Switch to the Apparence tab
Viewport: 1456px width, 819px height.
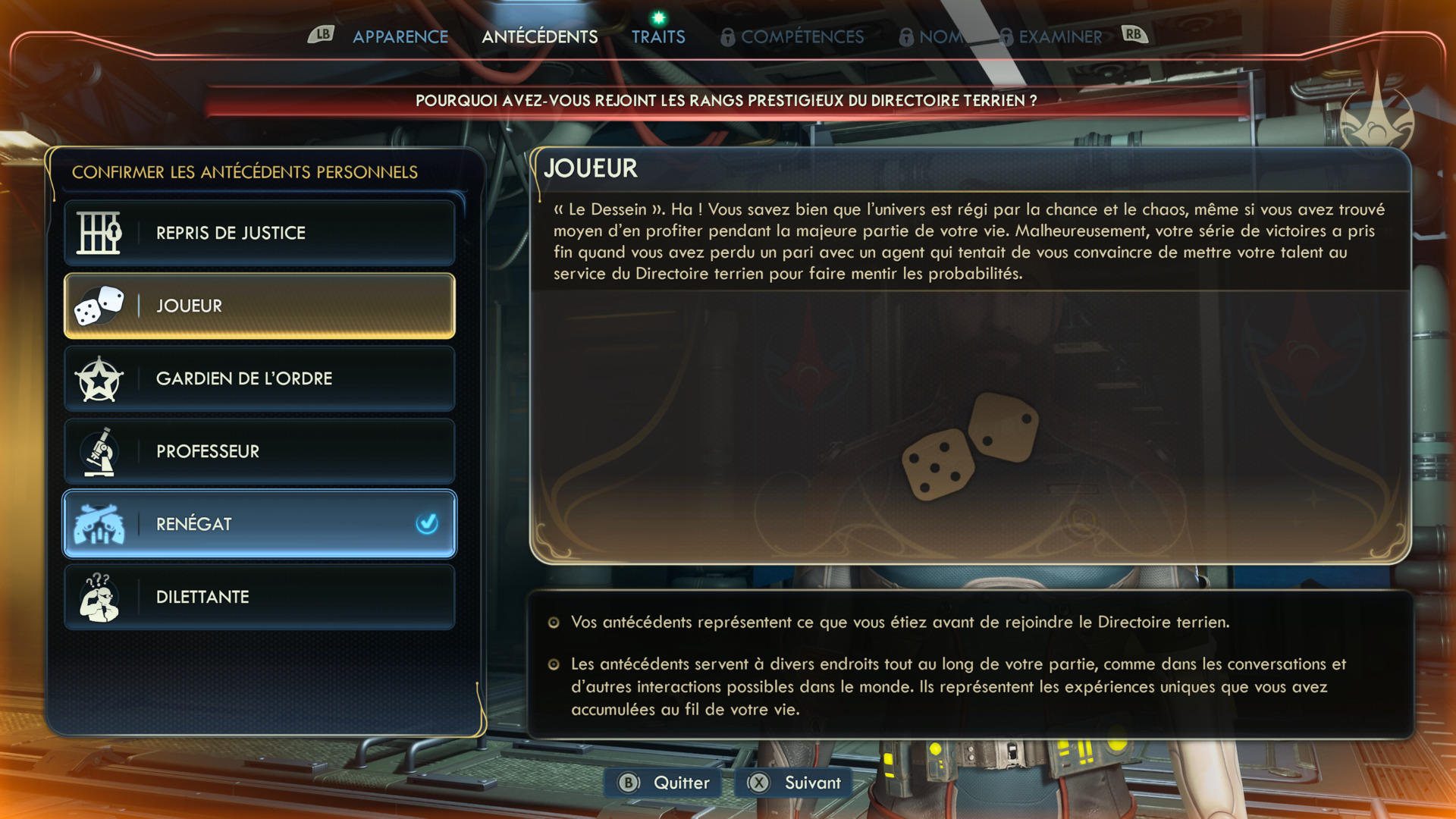[x=400, y=36]
